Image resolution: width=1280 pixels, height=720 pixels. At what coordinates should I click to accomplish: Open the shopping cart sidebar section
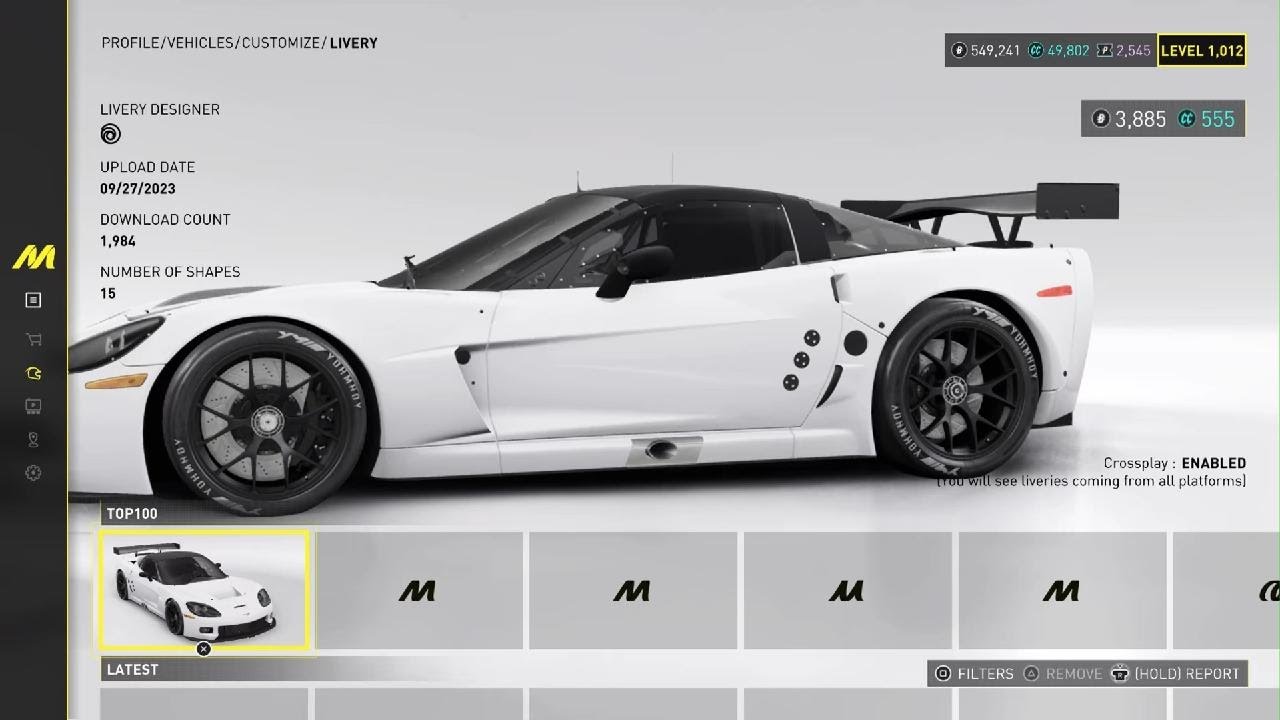[33, 339]
